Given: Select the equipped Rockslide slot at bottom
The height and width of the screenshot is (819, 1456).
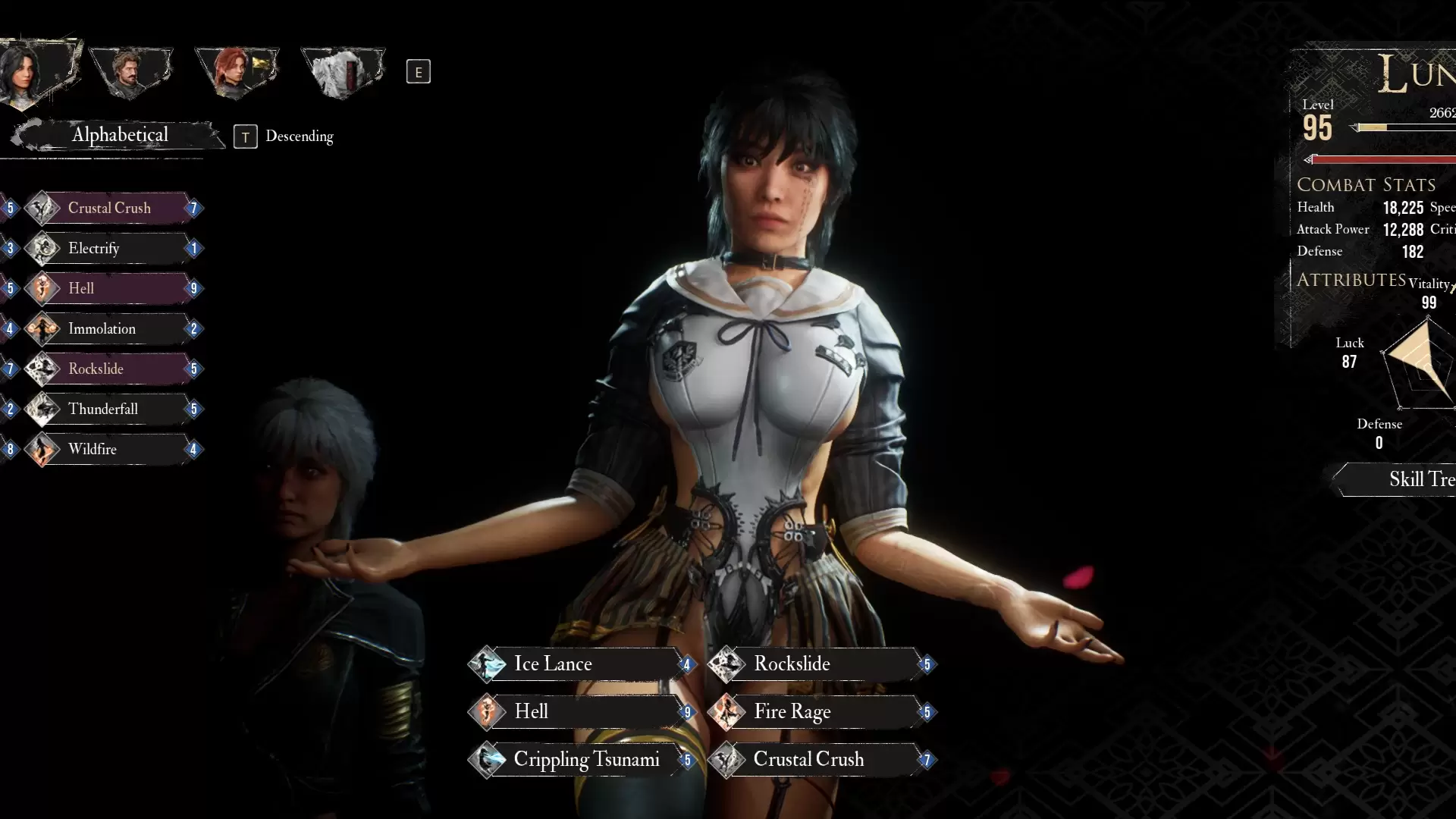Looking at the screenshot, I should pyautogui.click(x=821, y=664).
